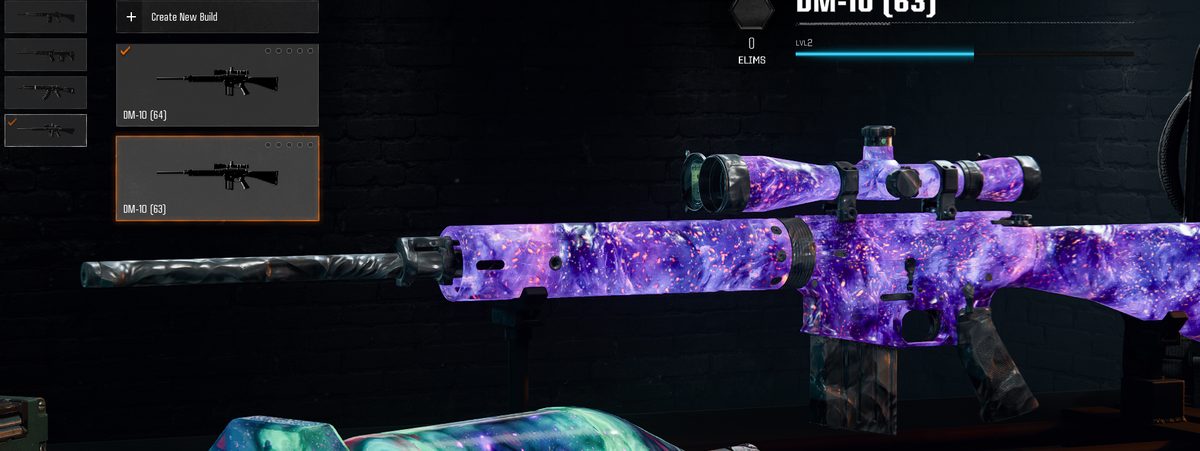The height and width of the screenshot is (451, 1200).
Task: Choose the DM-10 (63) build card
Action: point(217,178)
